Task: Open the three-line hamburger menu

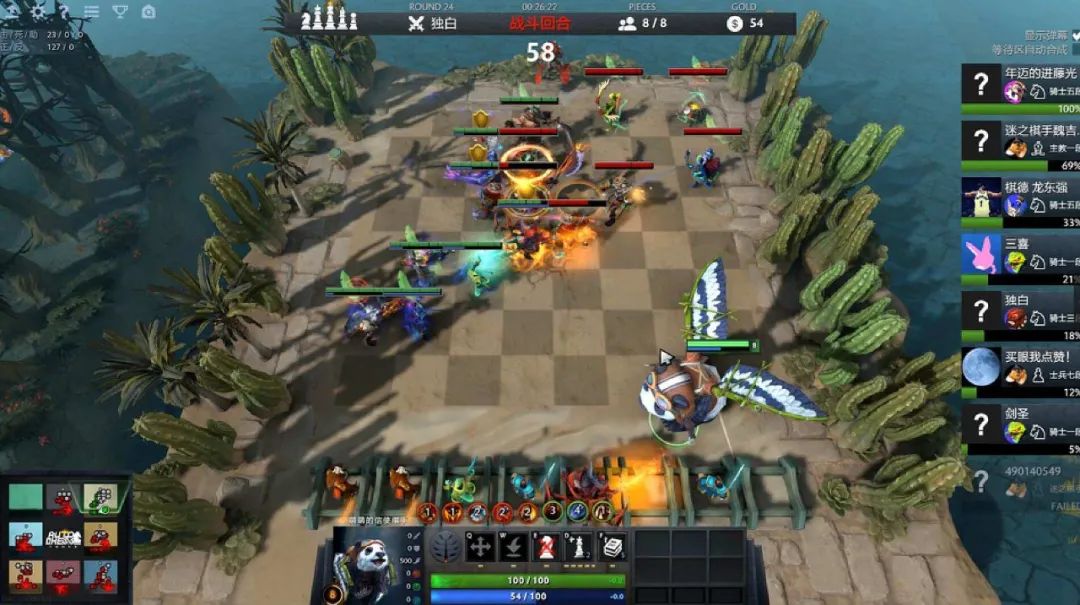Action: pyautogui.click(x=92, y=11)
